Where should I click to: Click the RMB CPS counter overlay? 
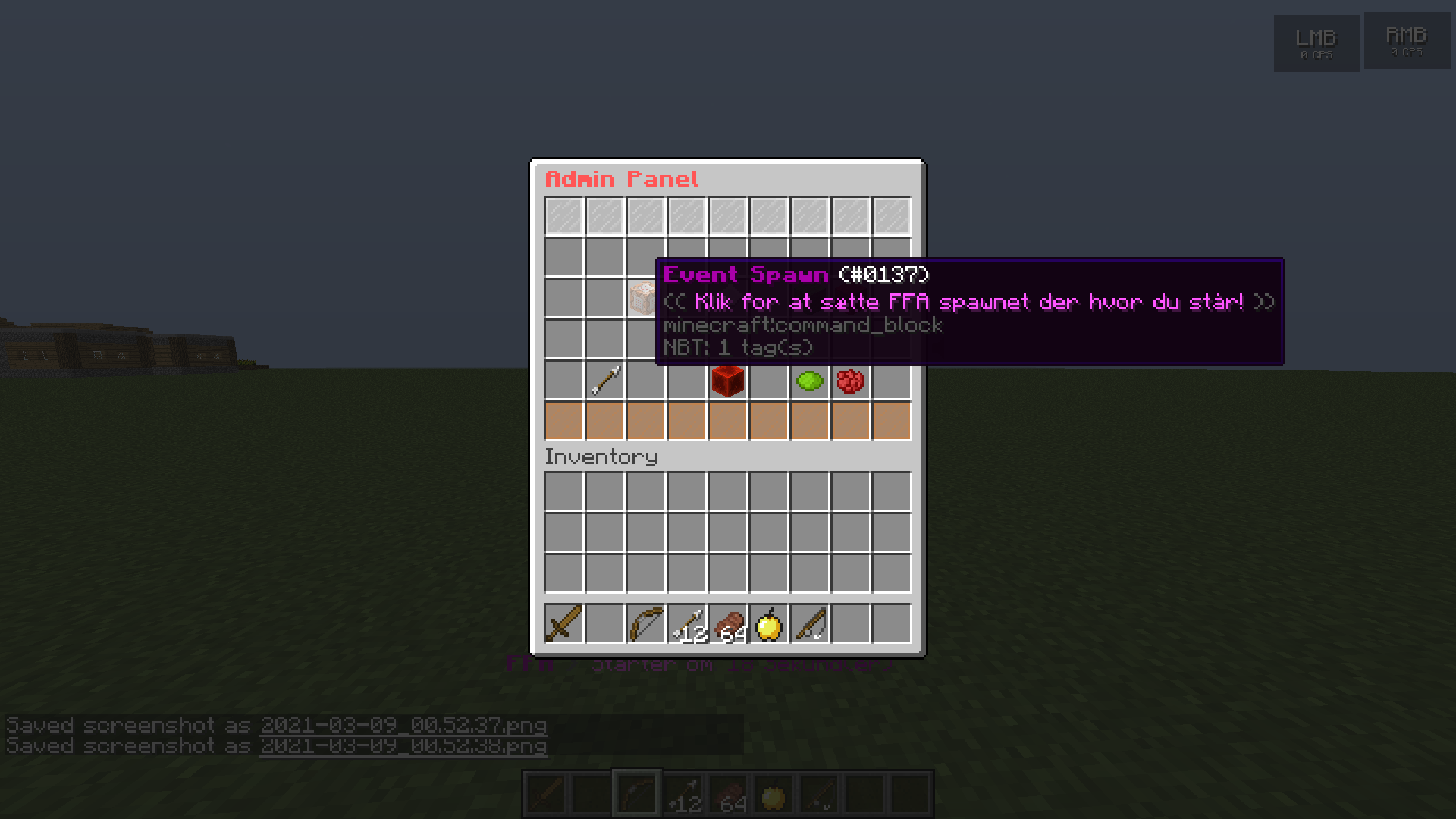(1407, 42)
